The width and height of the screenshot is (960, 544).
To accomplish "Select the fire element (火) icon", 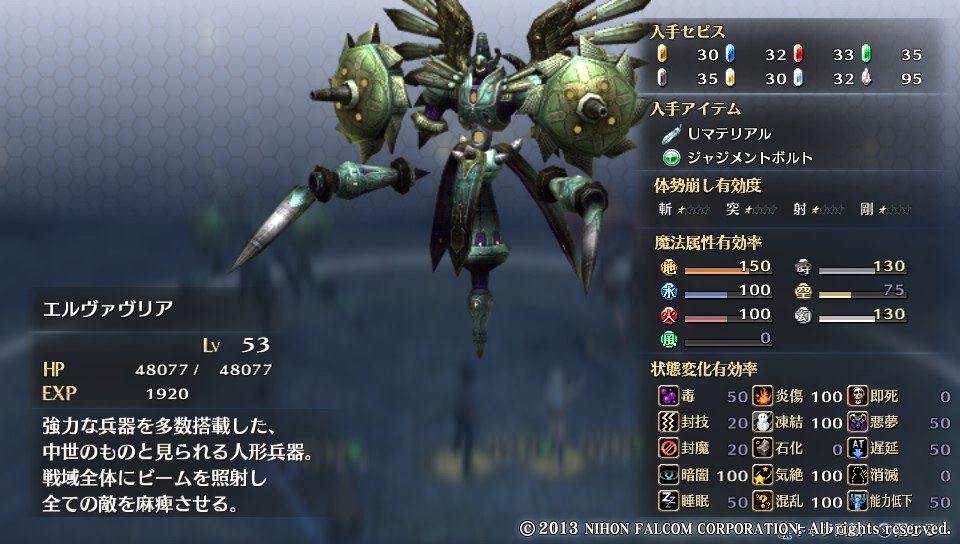I will pos(669,315).
